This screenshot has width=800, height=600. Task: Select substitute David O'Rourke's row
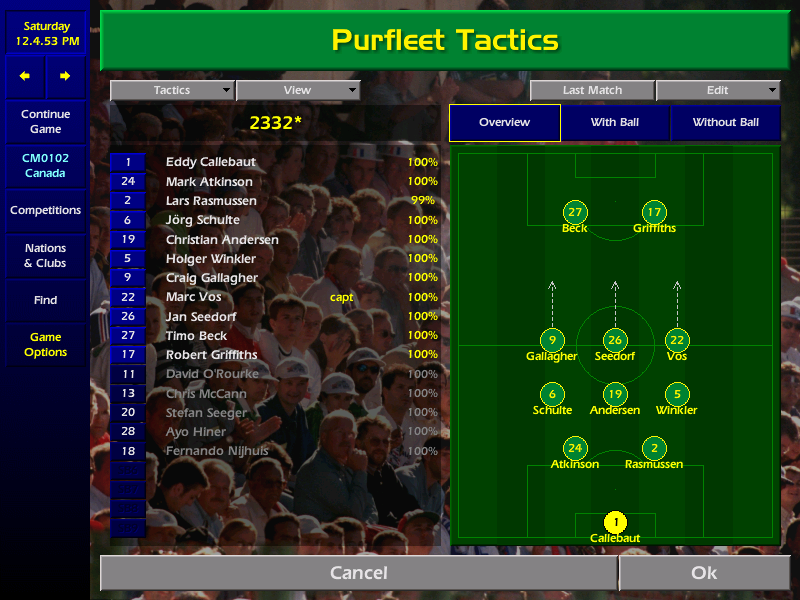212,374
